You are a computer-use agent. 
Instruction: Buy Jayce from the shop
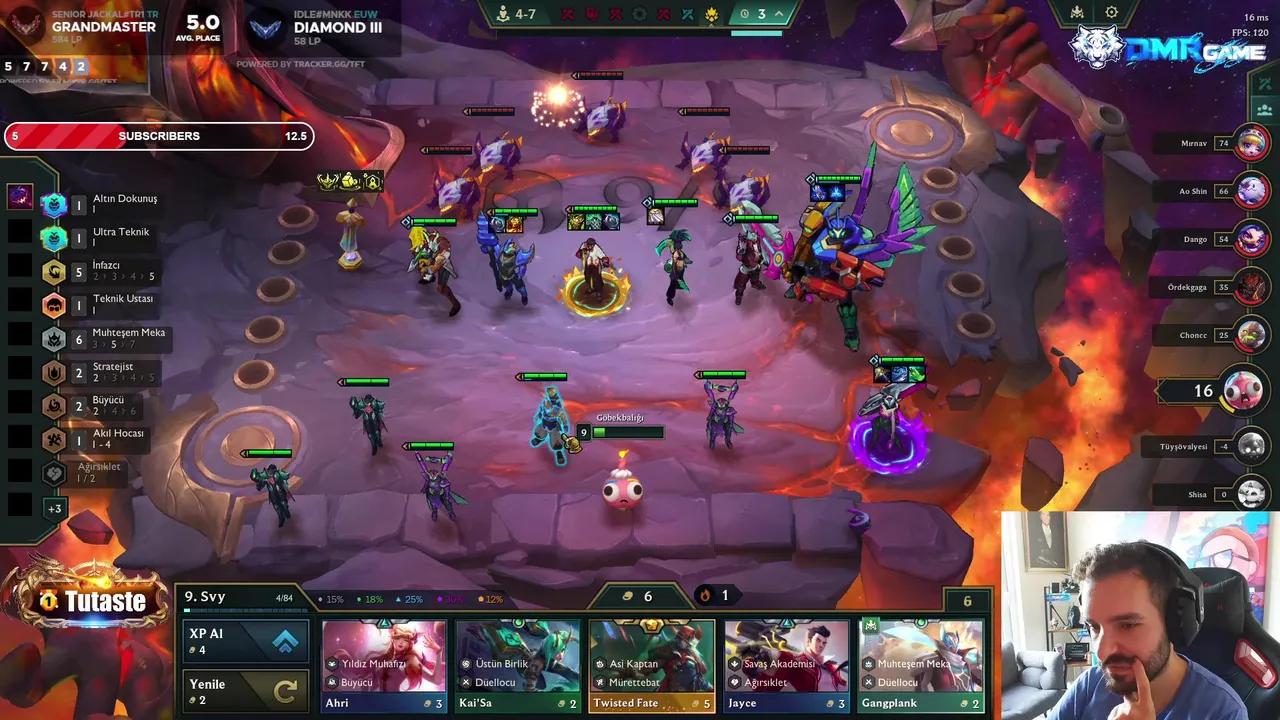786,666
